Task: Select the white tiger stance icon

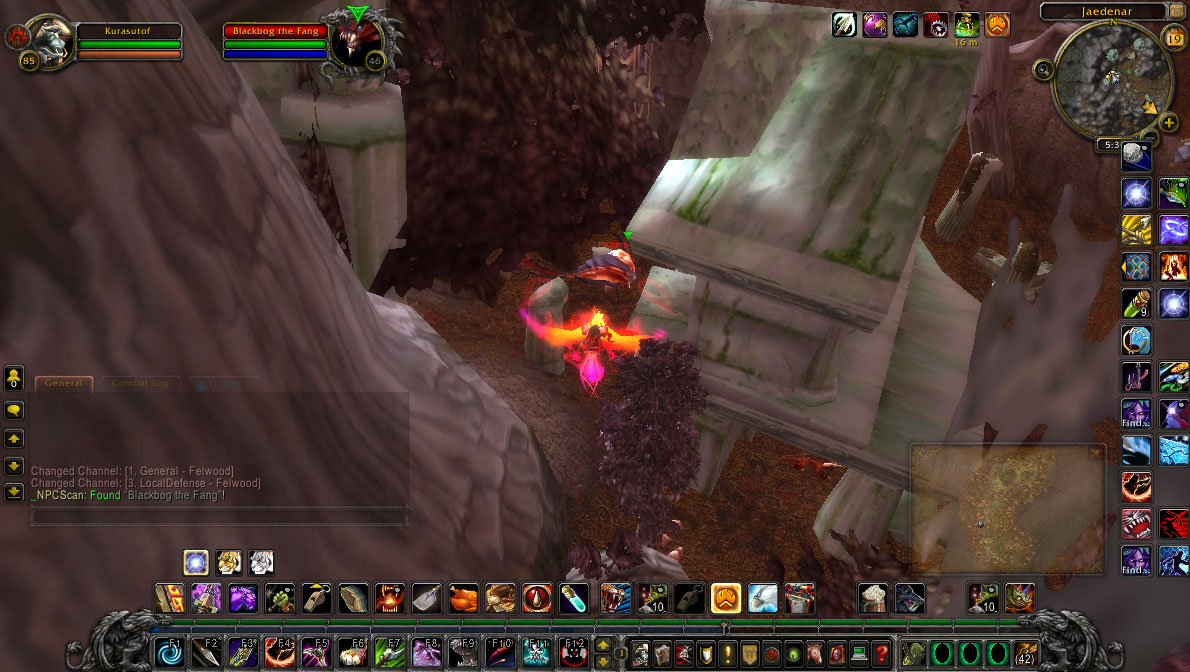Action: (x=261, y=562)
